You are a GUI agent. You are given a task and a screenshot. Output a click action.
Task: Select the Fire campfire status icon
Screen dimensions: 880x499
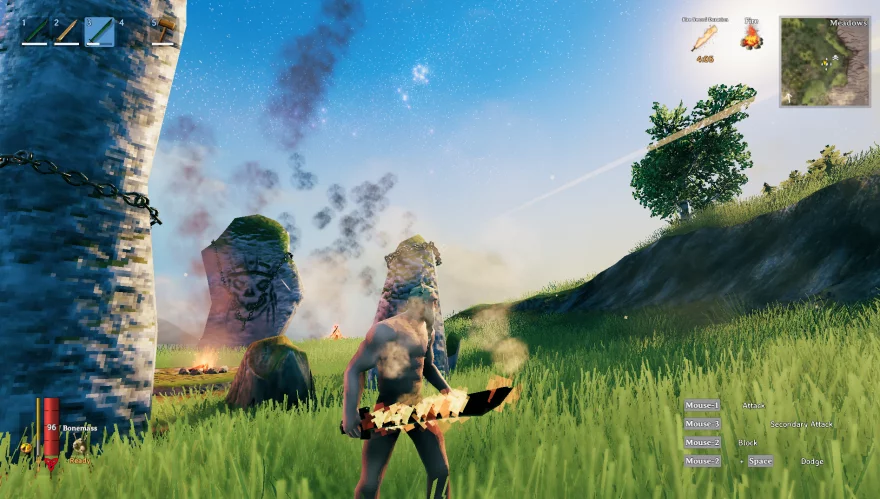point(751,38)
